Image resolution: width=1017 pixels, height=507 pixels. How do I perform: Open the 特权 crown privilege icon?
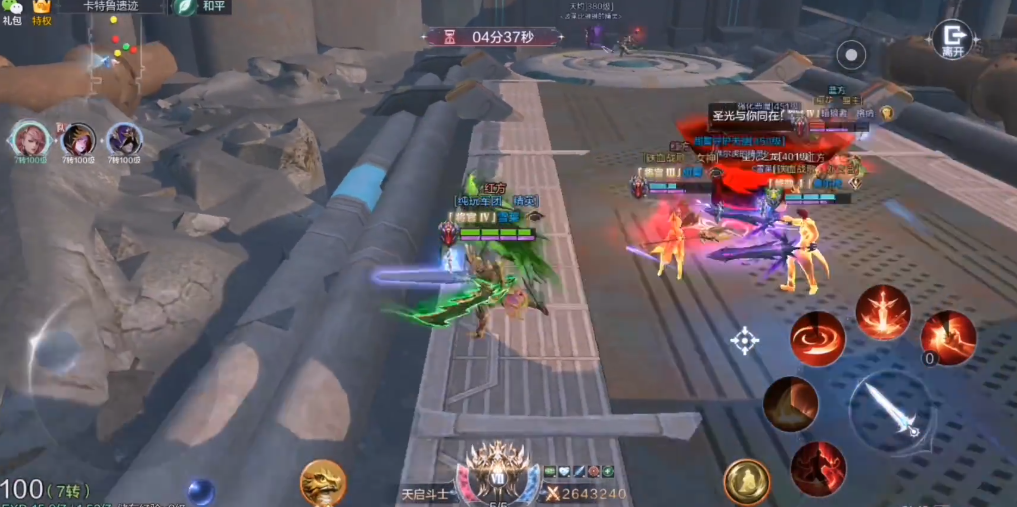42,11
